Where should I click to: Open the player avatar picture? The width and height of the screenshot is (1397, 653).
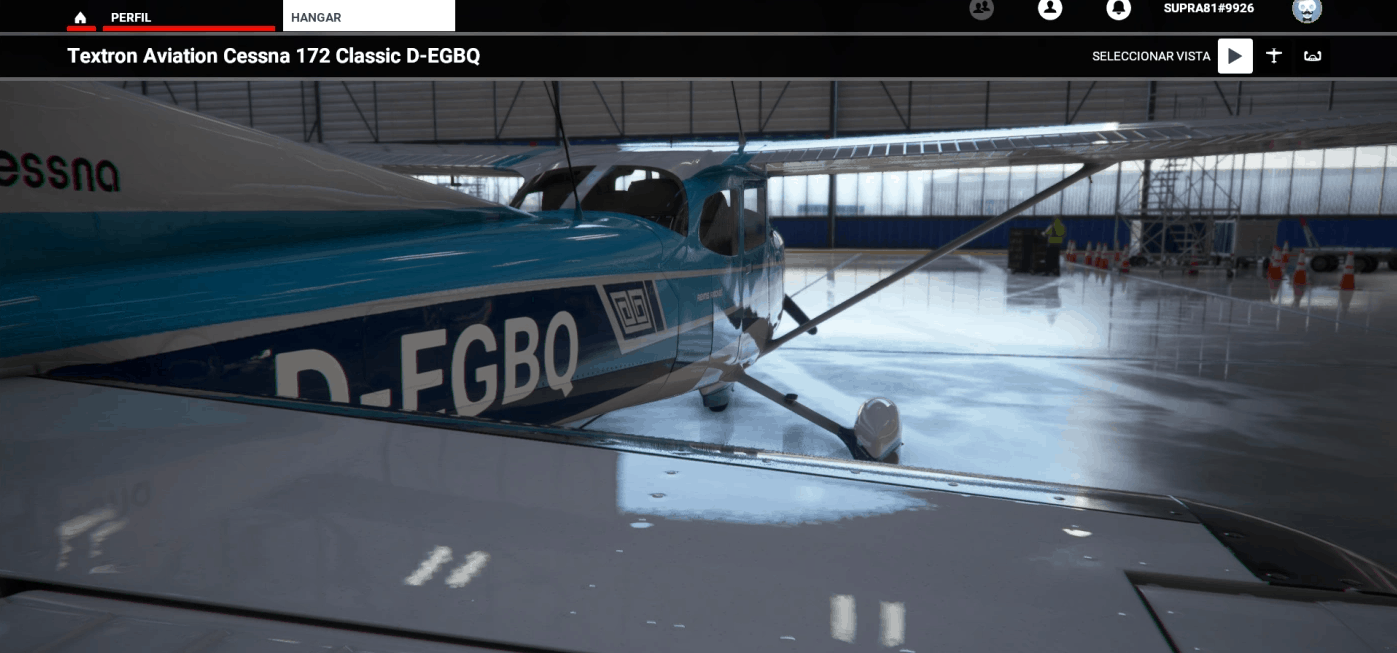[1307, 9]
